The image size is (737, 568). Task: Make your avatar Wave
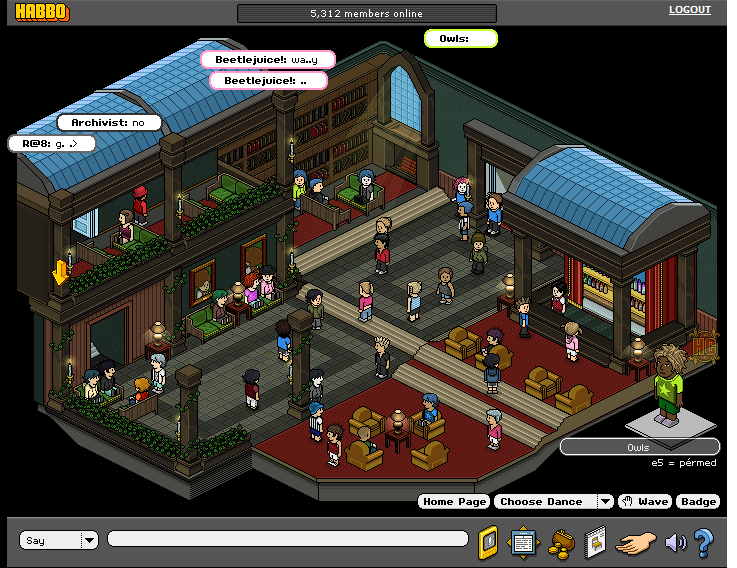[x=644, y=502]
